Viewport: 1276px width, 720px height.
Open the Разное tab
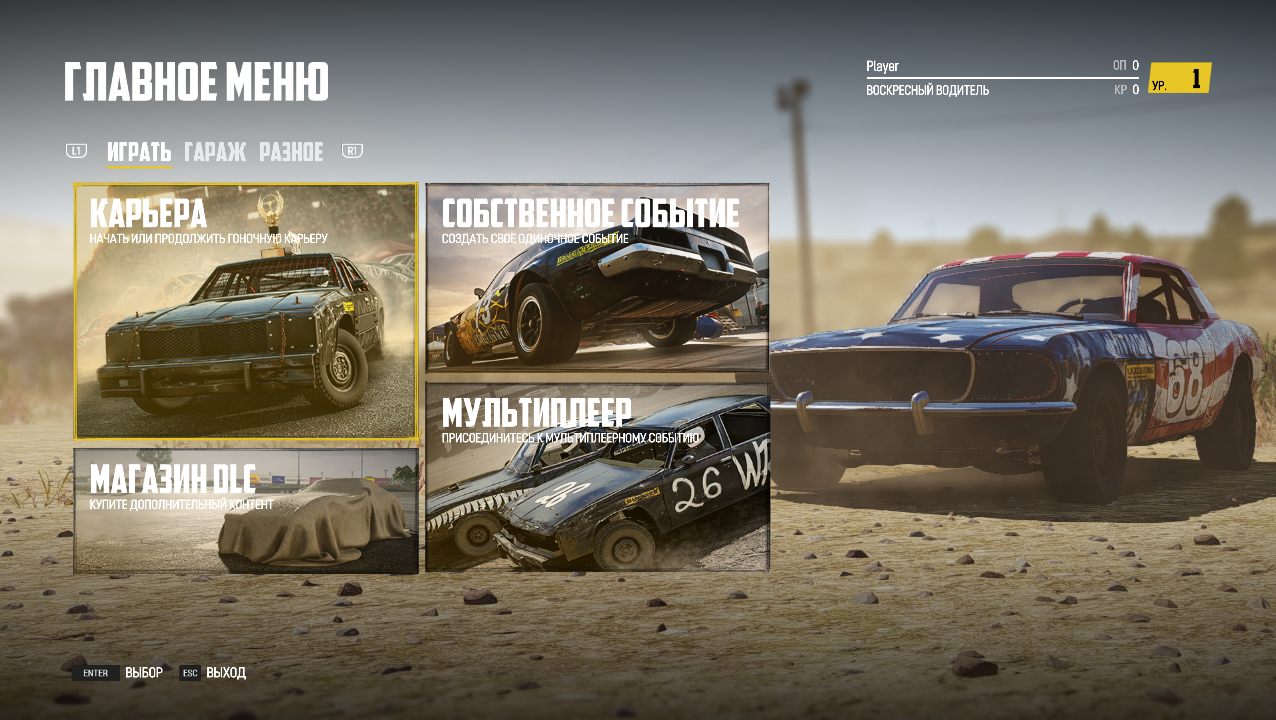click(x=291, y=152)
